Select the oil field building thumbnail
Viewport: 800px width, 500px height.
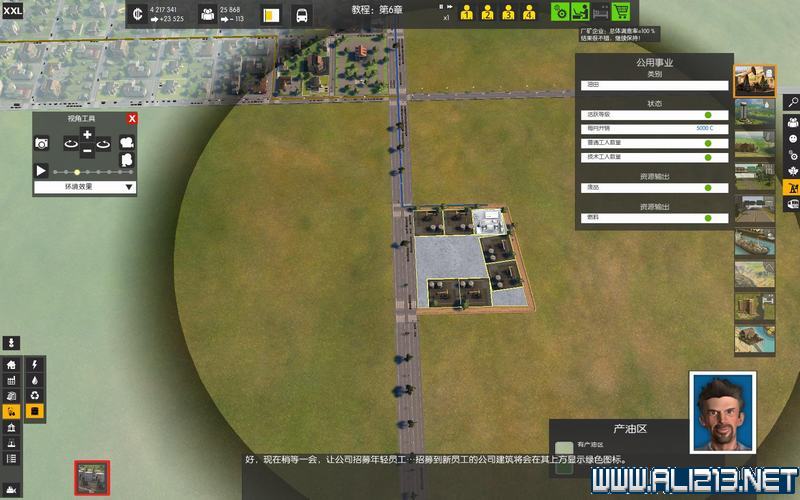[x=755, y=80]
